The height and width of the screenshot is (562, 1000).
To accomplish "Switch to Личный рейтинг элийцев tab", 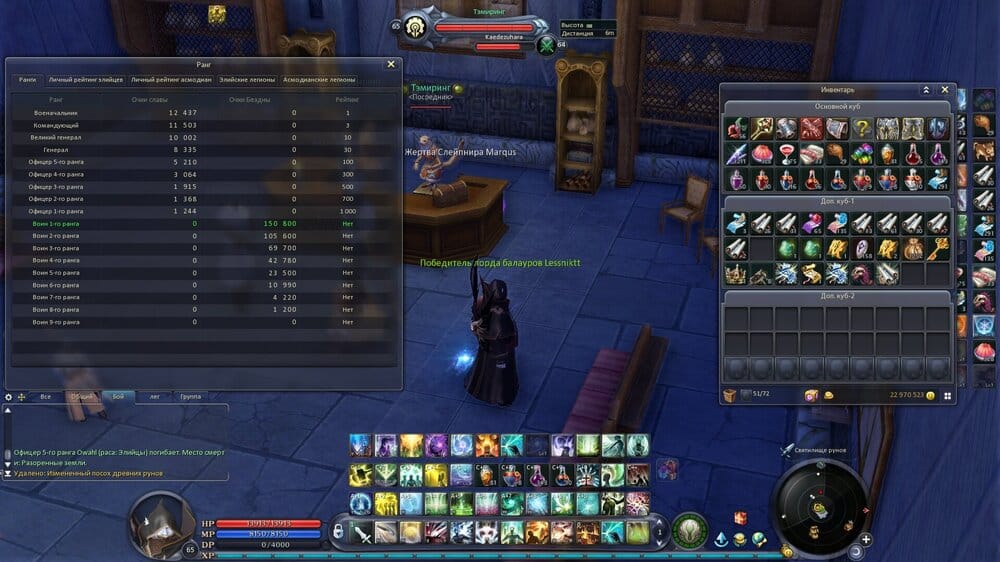I will click(86, 80).
